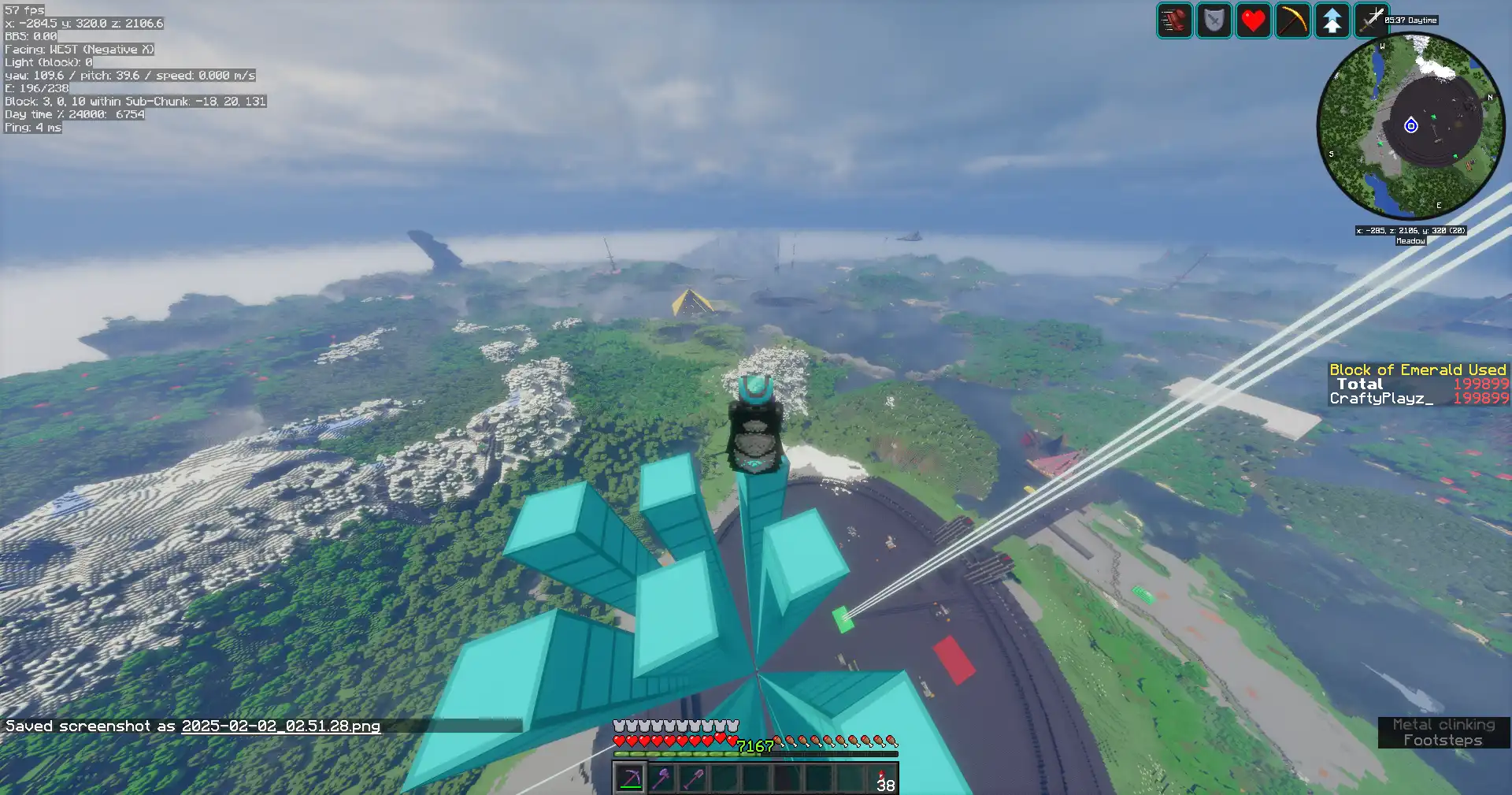Select the netherite axe hotbar slot
Image resolution: width=1512 pixels, height=795 pixels.
[661, 778]
